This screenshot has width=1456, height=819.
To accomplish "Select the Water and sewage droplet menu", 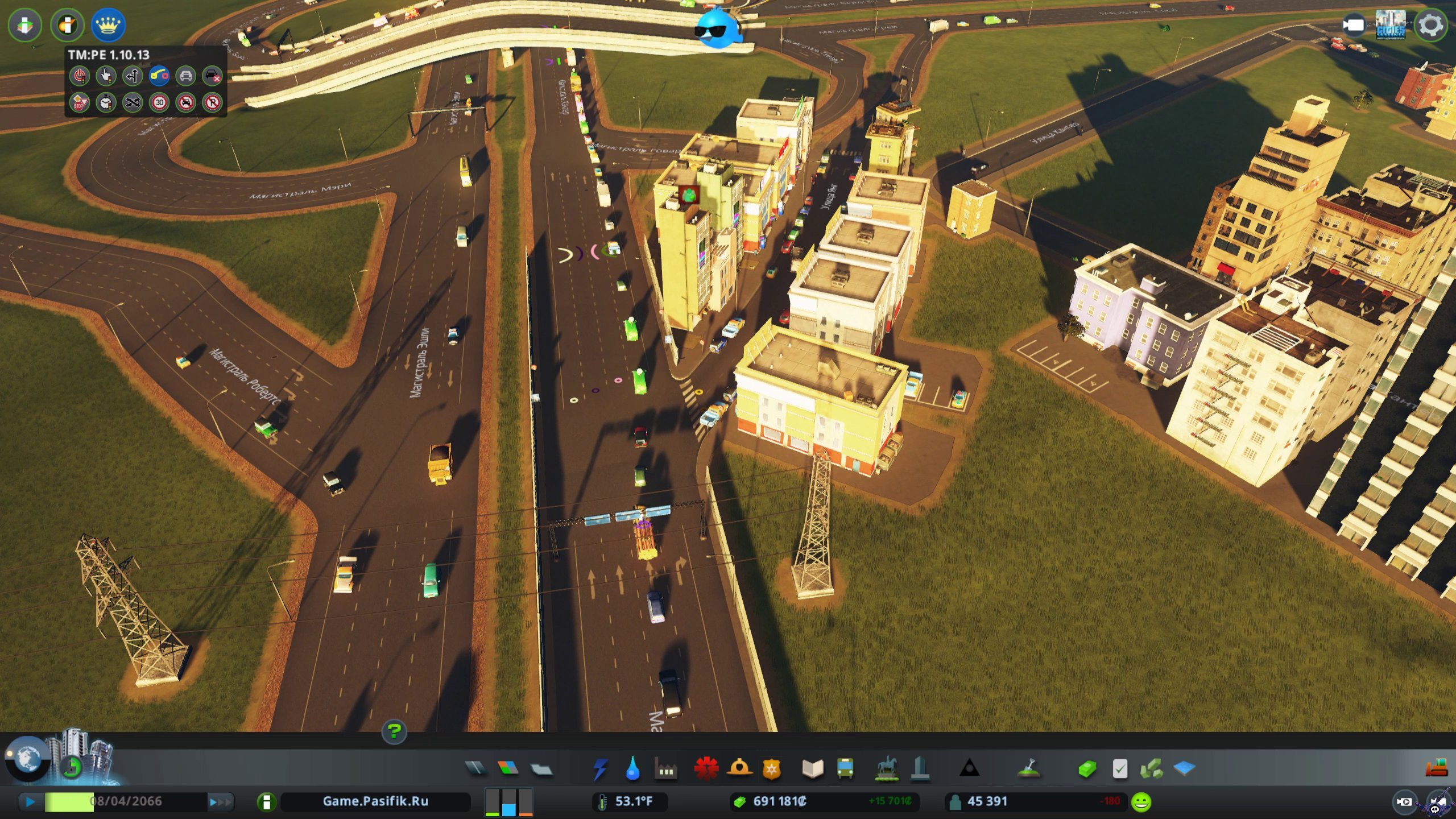I will click(632, 769).
